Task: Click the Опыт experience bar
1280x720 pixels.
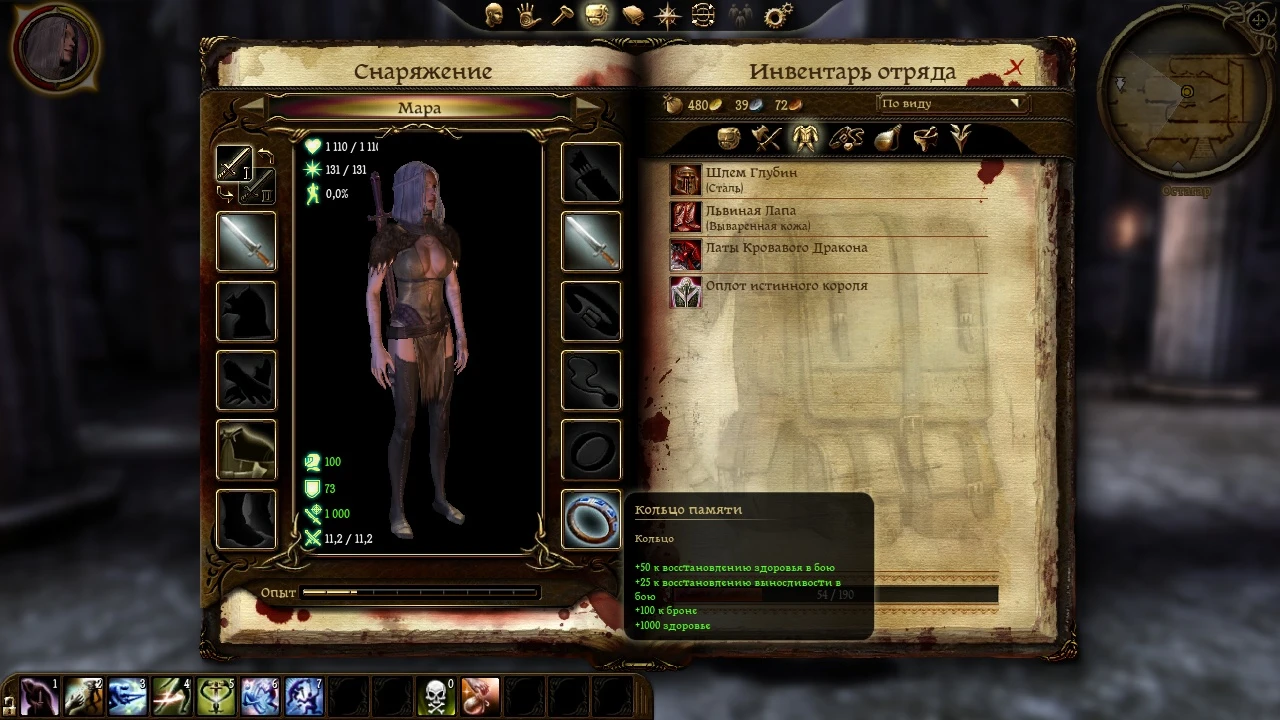Action: 420,592
